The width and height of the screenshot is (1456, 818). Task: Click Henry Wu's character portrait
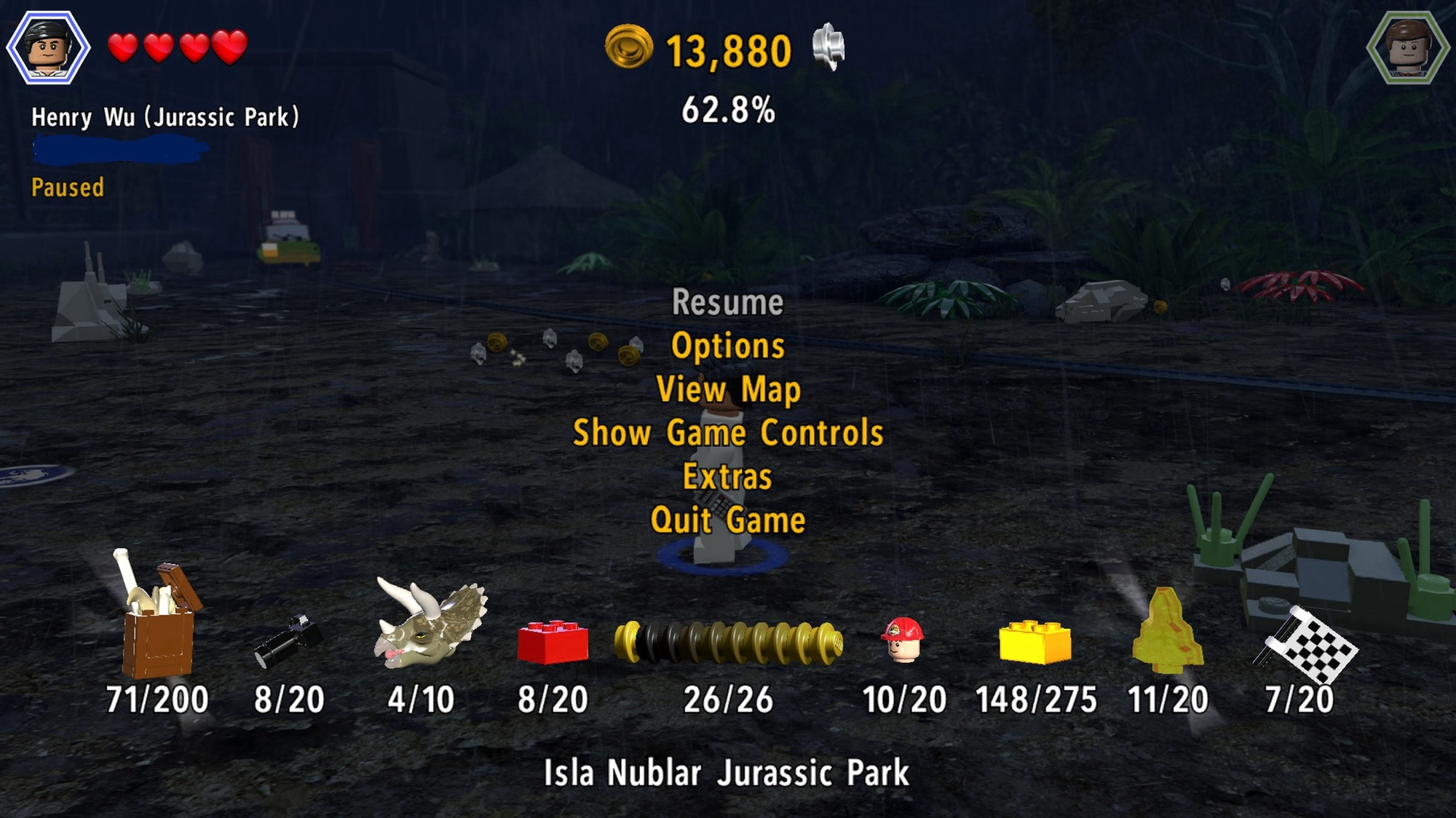pos(48,48)
